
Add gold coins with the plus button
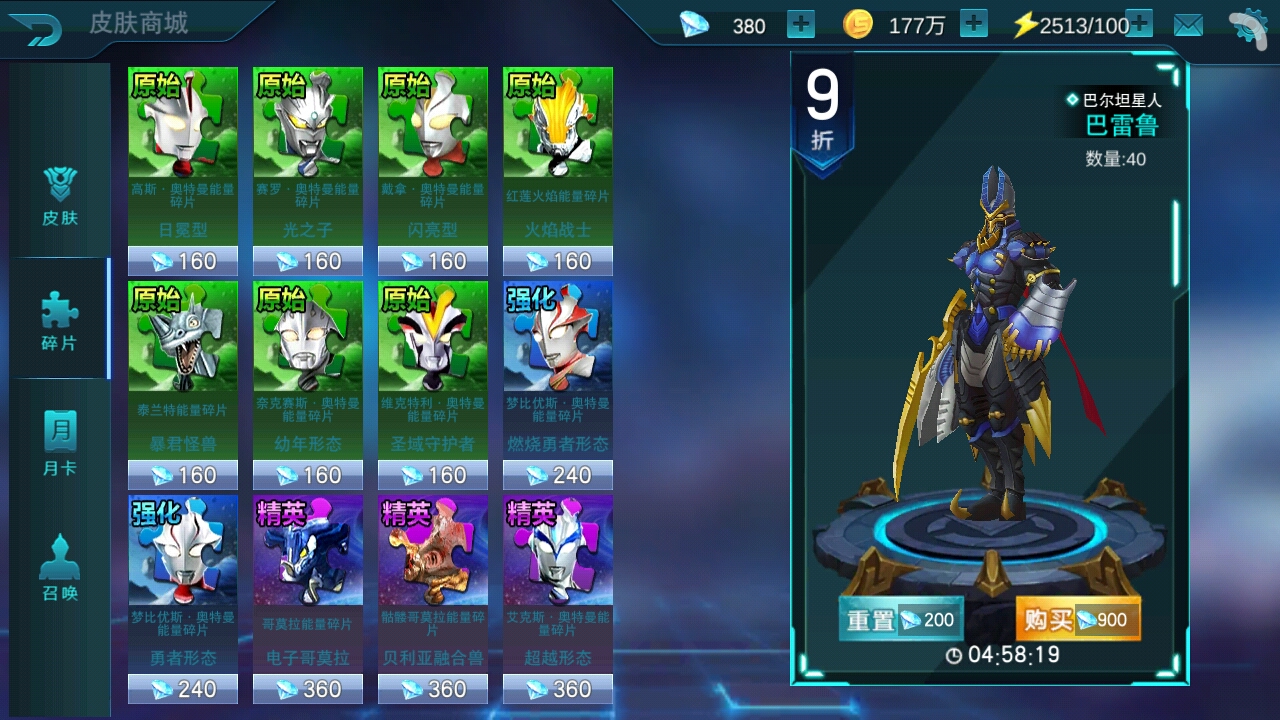974,25
